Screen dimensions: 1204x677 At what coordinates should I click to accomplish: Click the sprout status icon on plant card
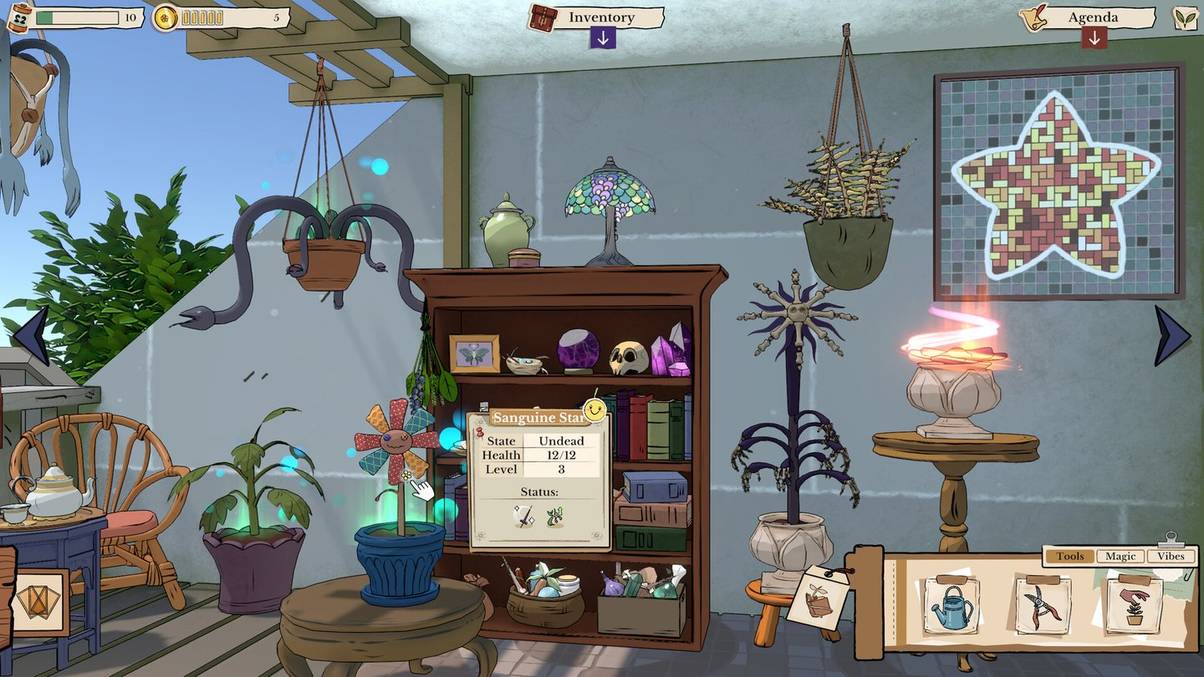pos(554,517)
